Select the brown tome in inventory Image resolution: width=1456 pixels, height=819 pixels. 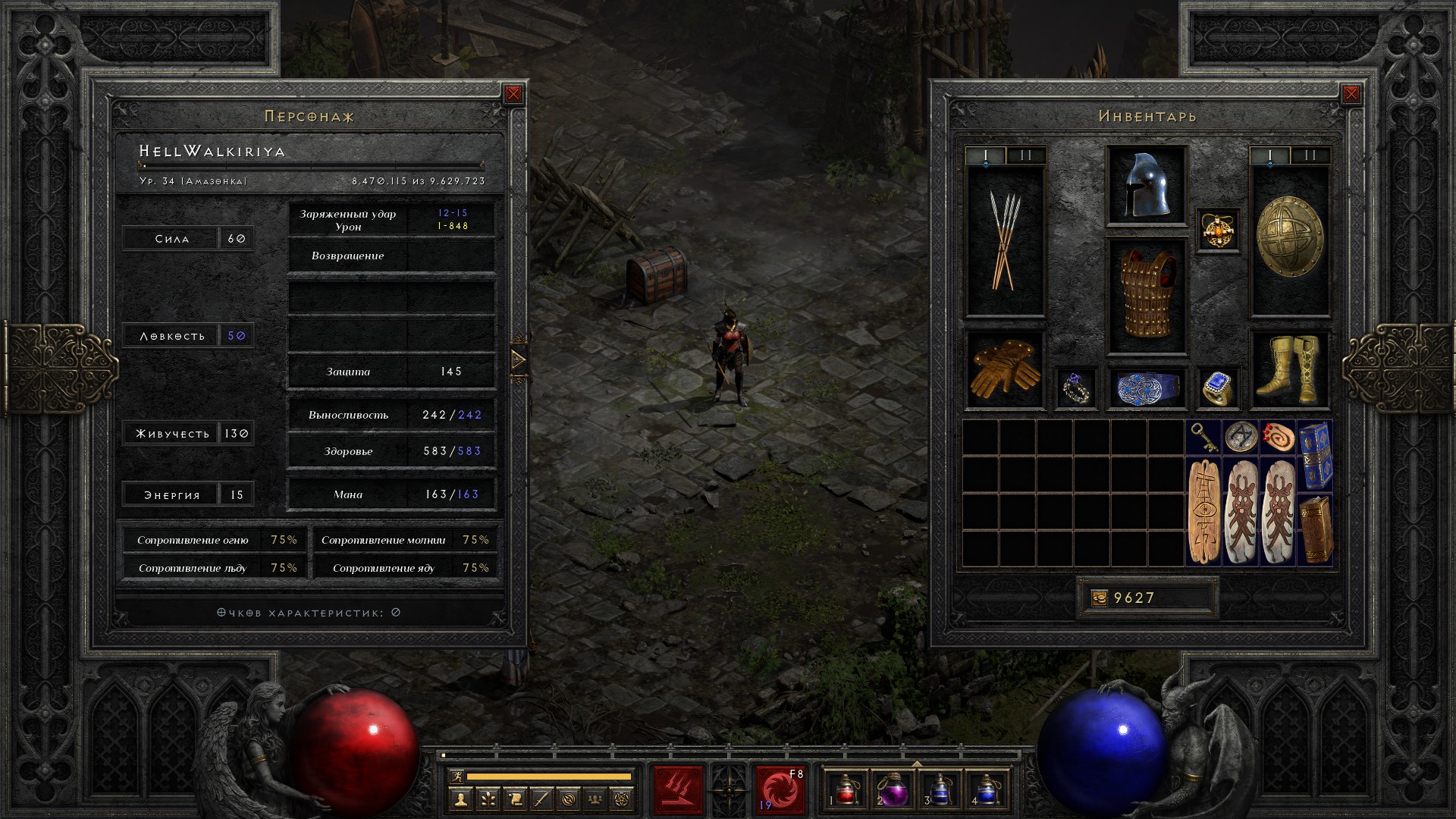[x=1314, y=529]
